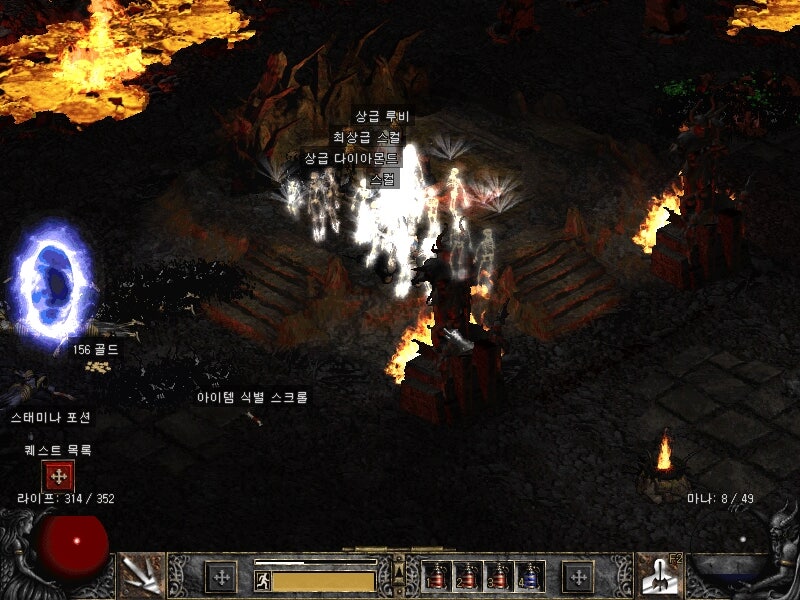This screenshot has height=600, width=800.
Task: Select the left attack skill icon
Action: (x=142, y=575)
